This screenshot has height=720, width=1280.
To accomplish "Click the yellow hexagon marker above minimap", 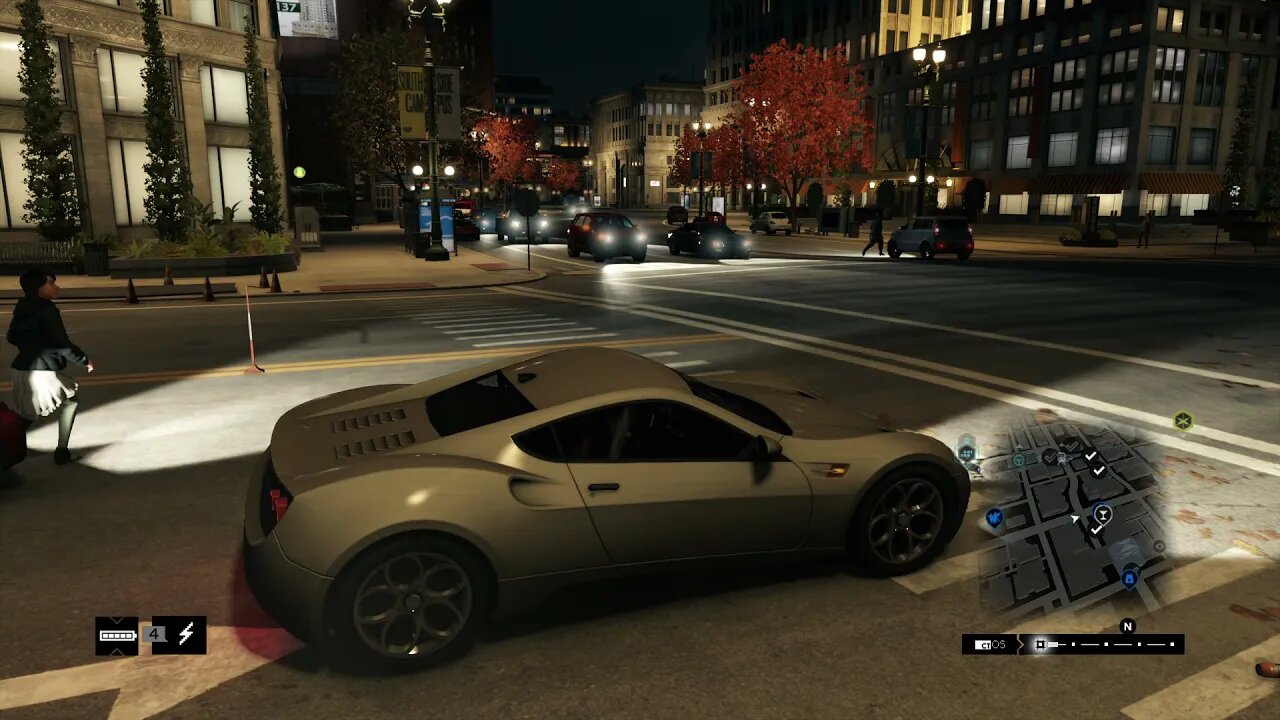I will click(x=1183, y=421).
